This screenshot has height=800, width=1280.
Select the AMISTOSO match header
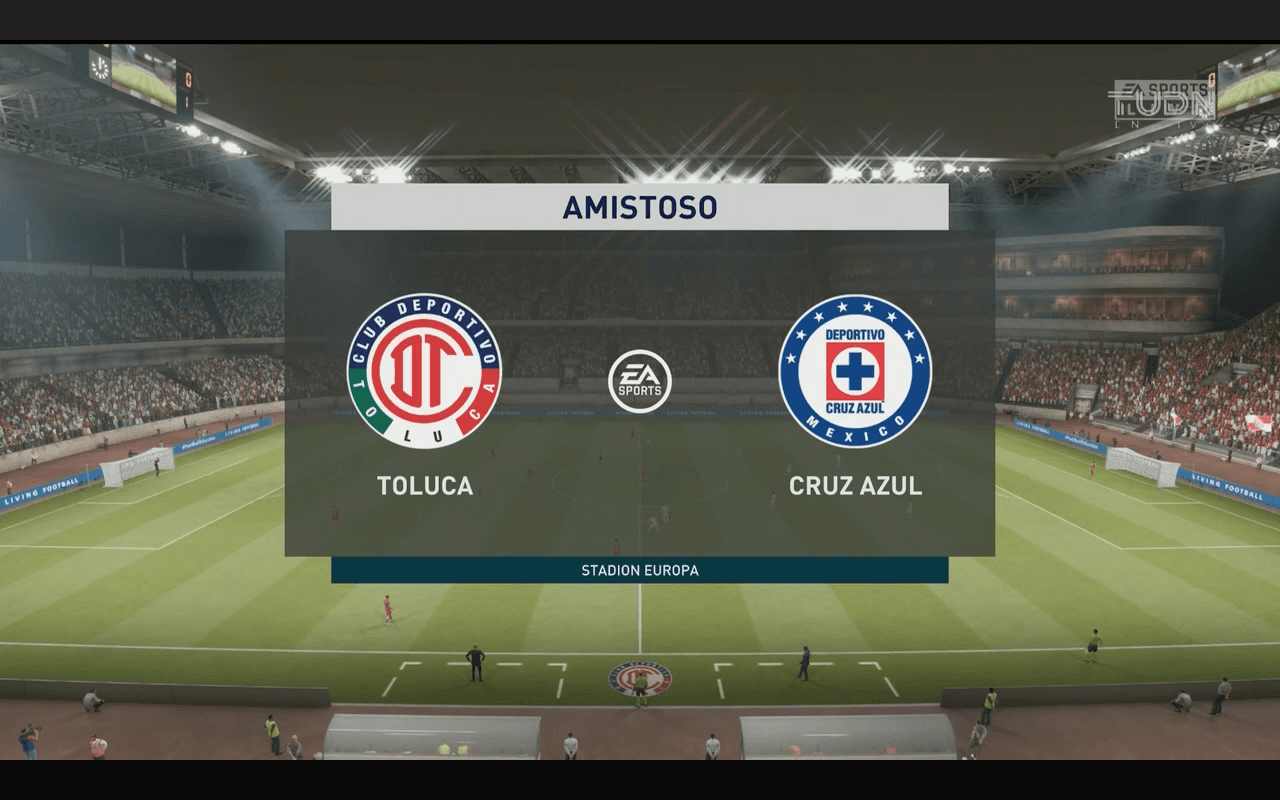(640, 207)
